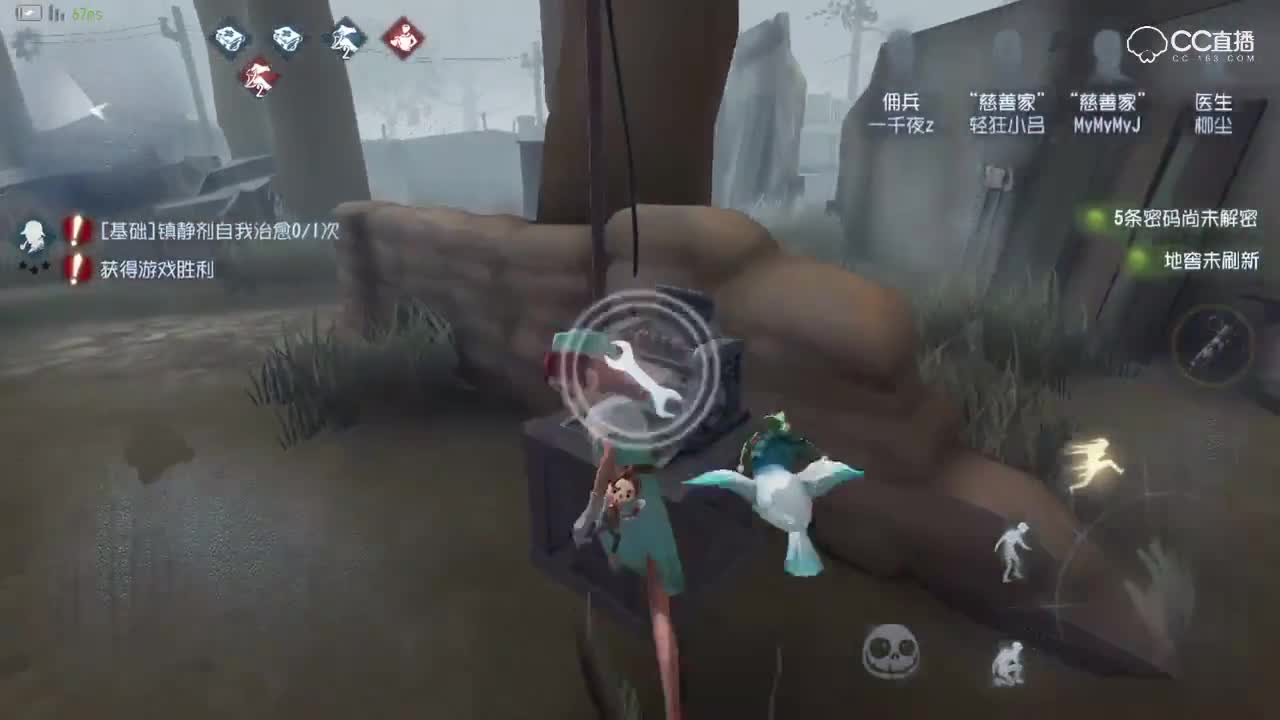Expand the 5条密码尚未解密 status entry
The height and width of the screenshot is (720, 1280).
(1185, 218)
